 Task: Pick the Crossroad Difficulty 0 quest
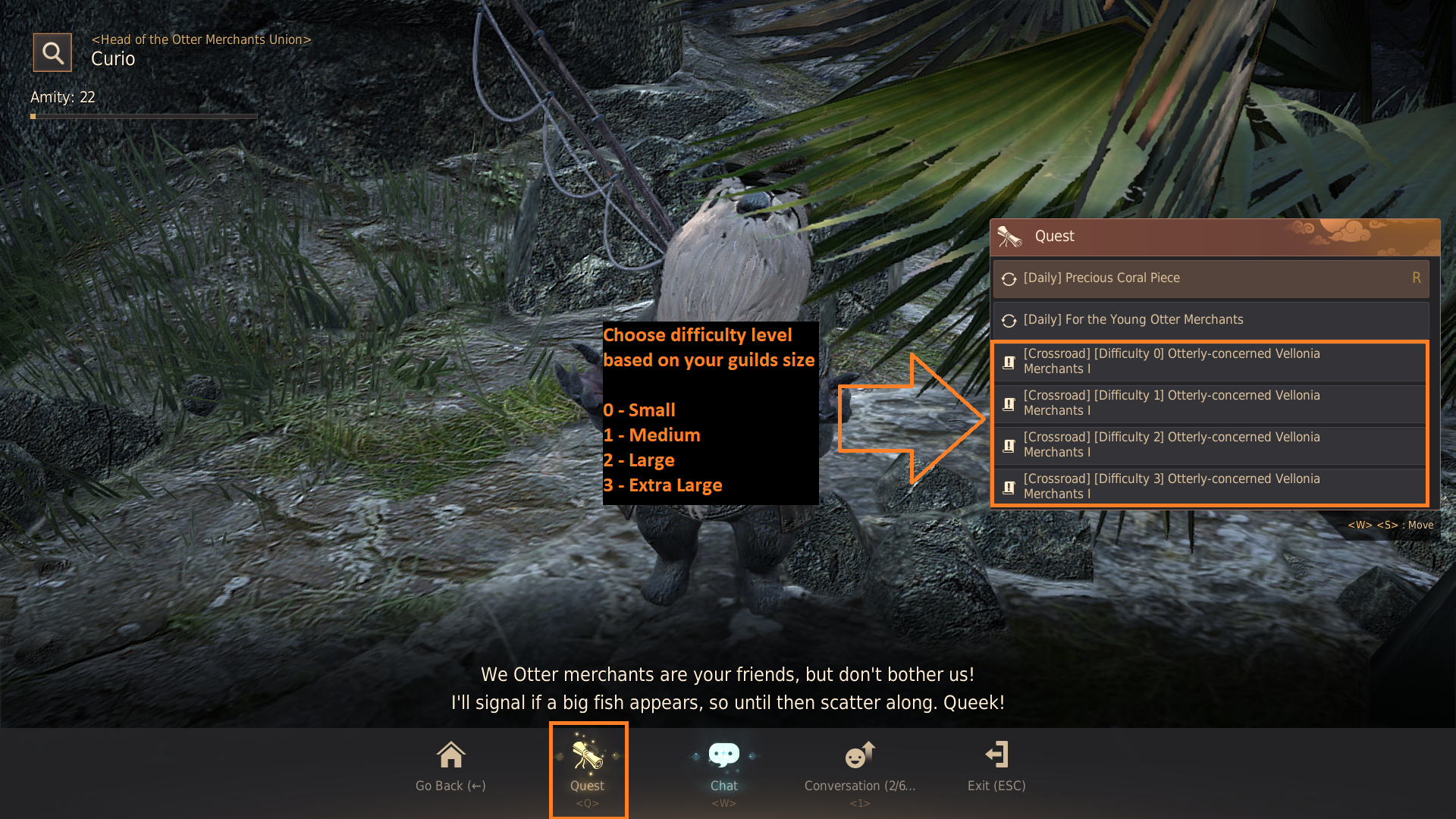[x=1210, y=362]
